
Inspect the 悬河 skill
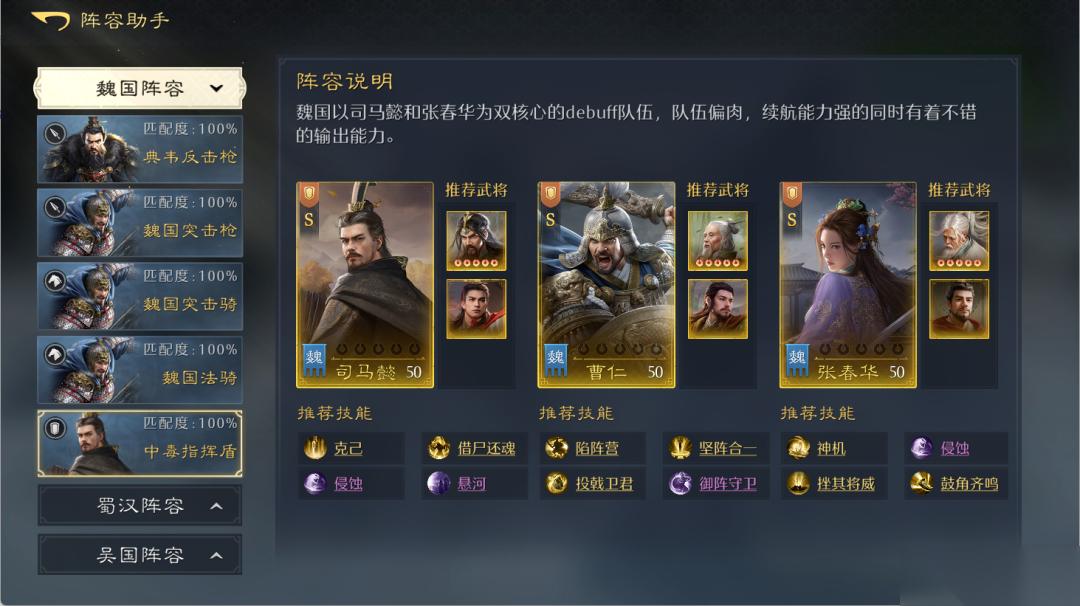471,484
